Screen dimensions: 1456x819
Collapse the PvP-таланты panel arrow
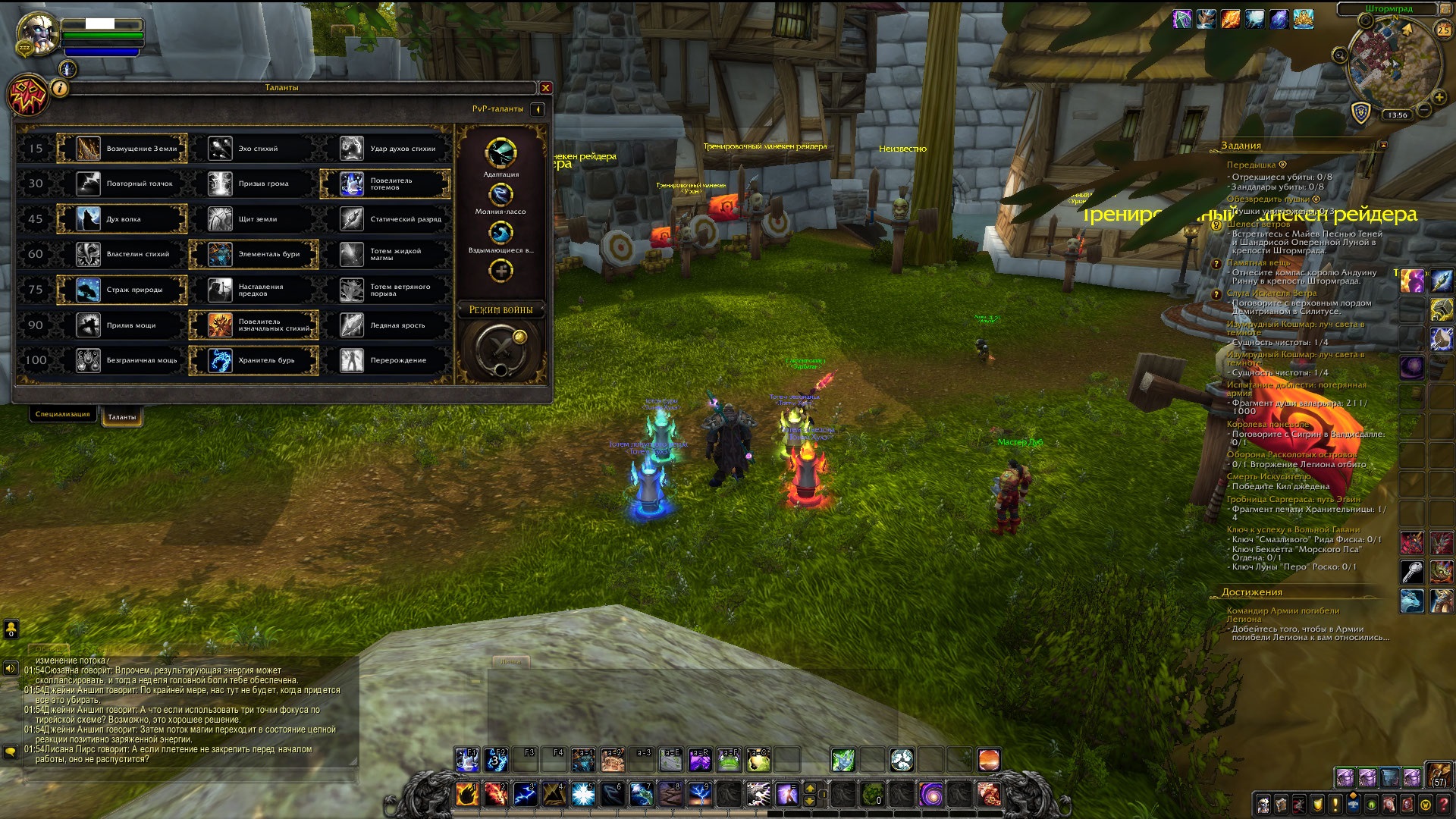pos(538,109)
